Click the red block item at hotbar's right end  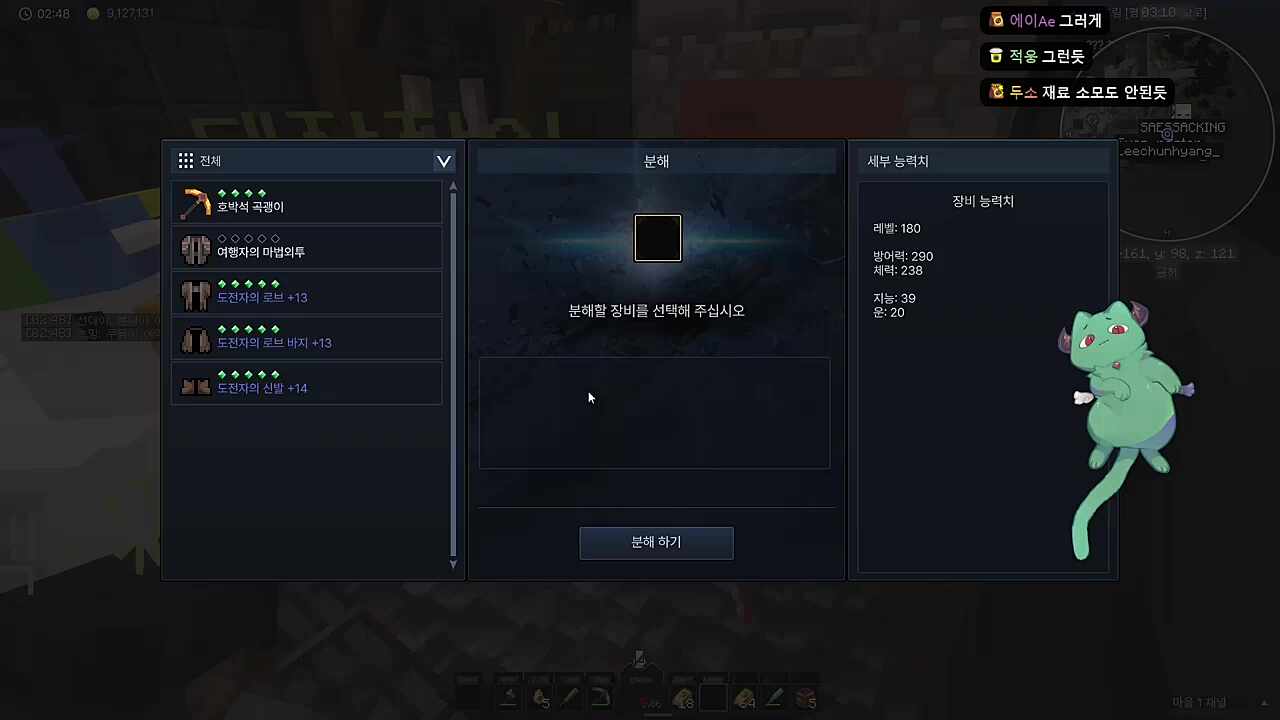[x=805, y=697]
